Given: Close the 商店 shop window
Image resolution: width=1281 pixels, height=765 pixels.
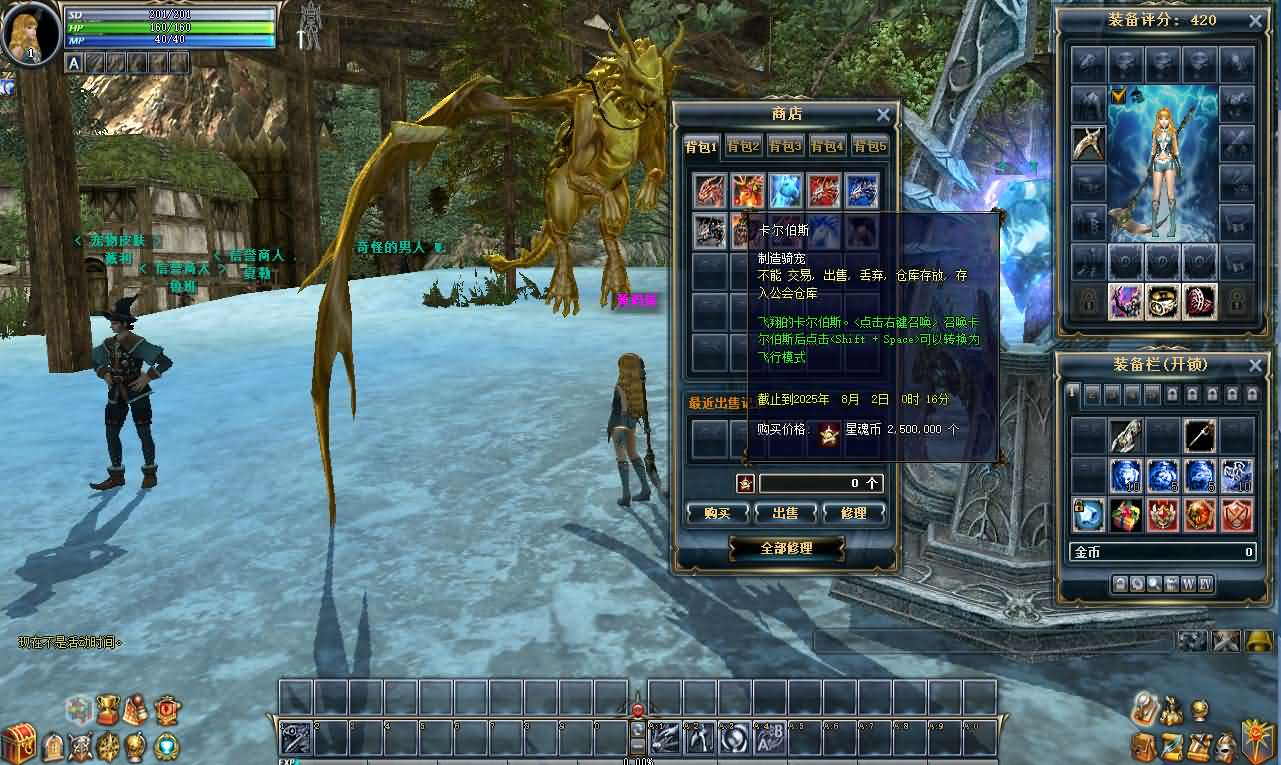Looking at the screenshot, I should click(883, 115).
